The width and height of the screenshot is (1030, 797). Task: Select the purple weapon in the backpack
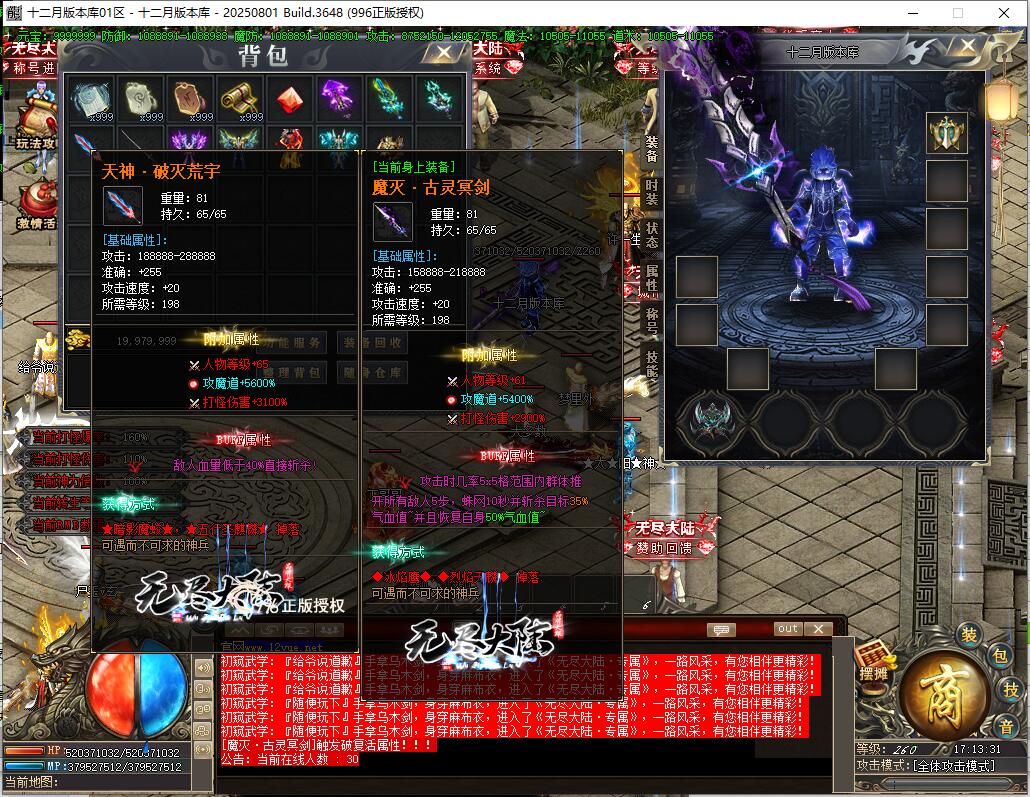click(x=339, y=98)
